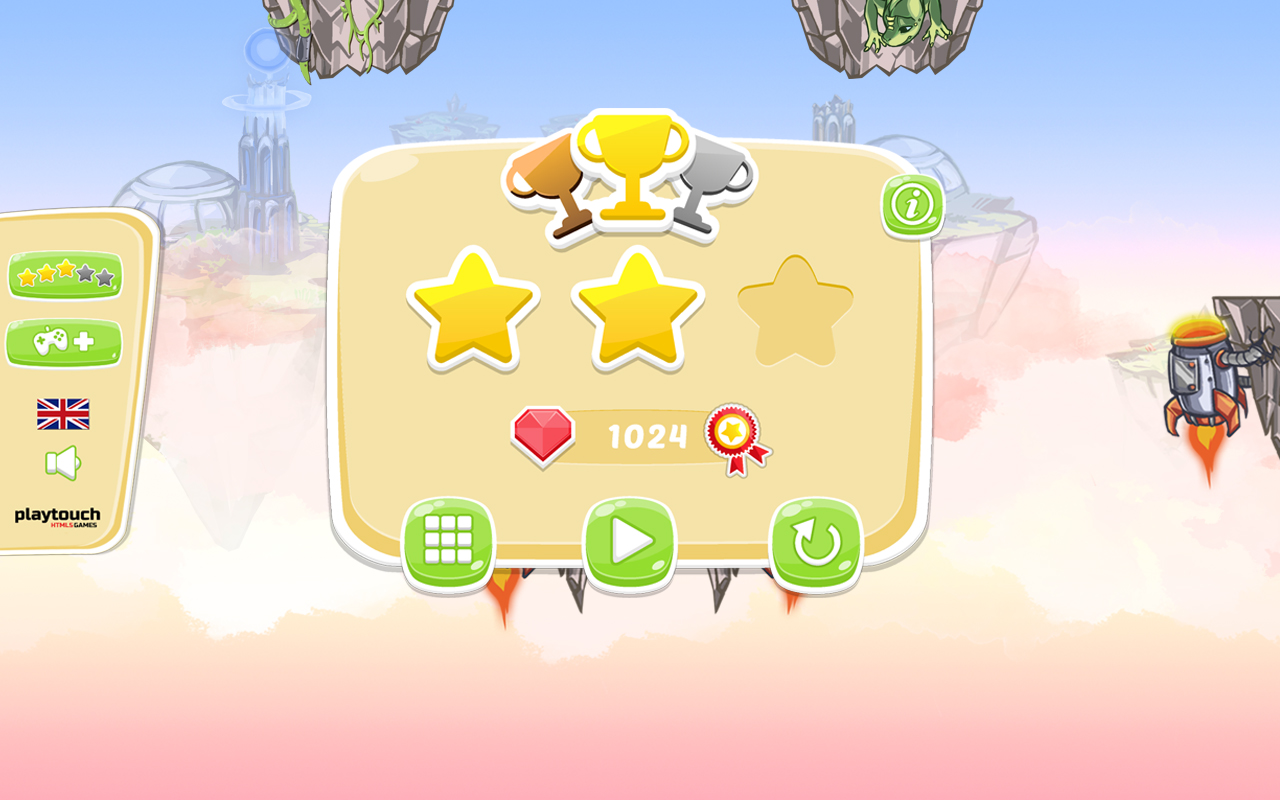Mute the game sound via speaker icon

coord(61,460)
